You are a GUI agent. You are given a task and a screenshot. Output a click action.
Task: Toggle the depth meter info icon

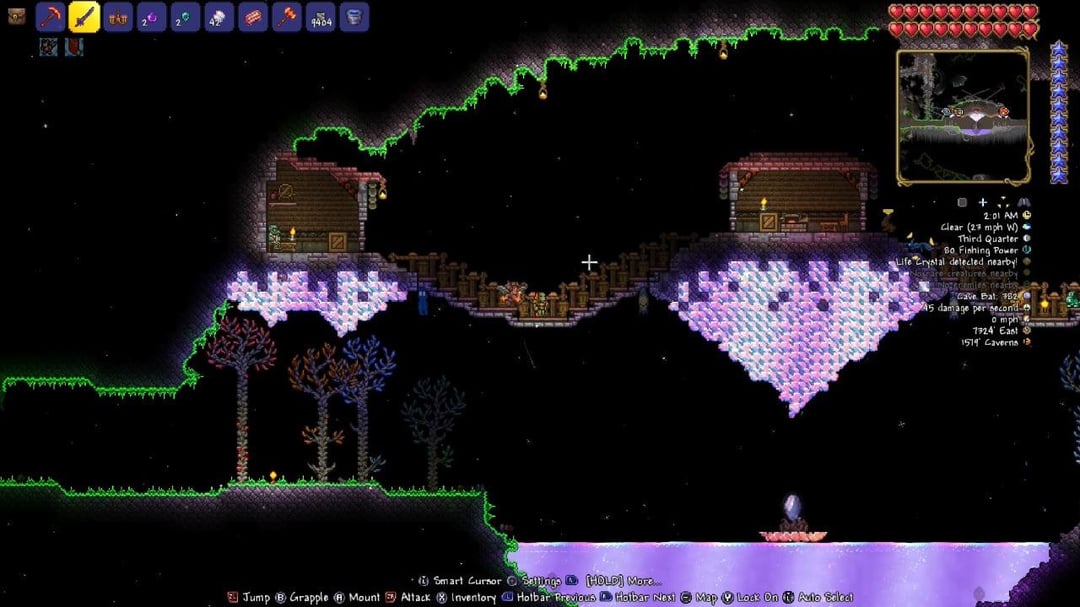coord(1026,342)
